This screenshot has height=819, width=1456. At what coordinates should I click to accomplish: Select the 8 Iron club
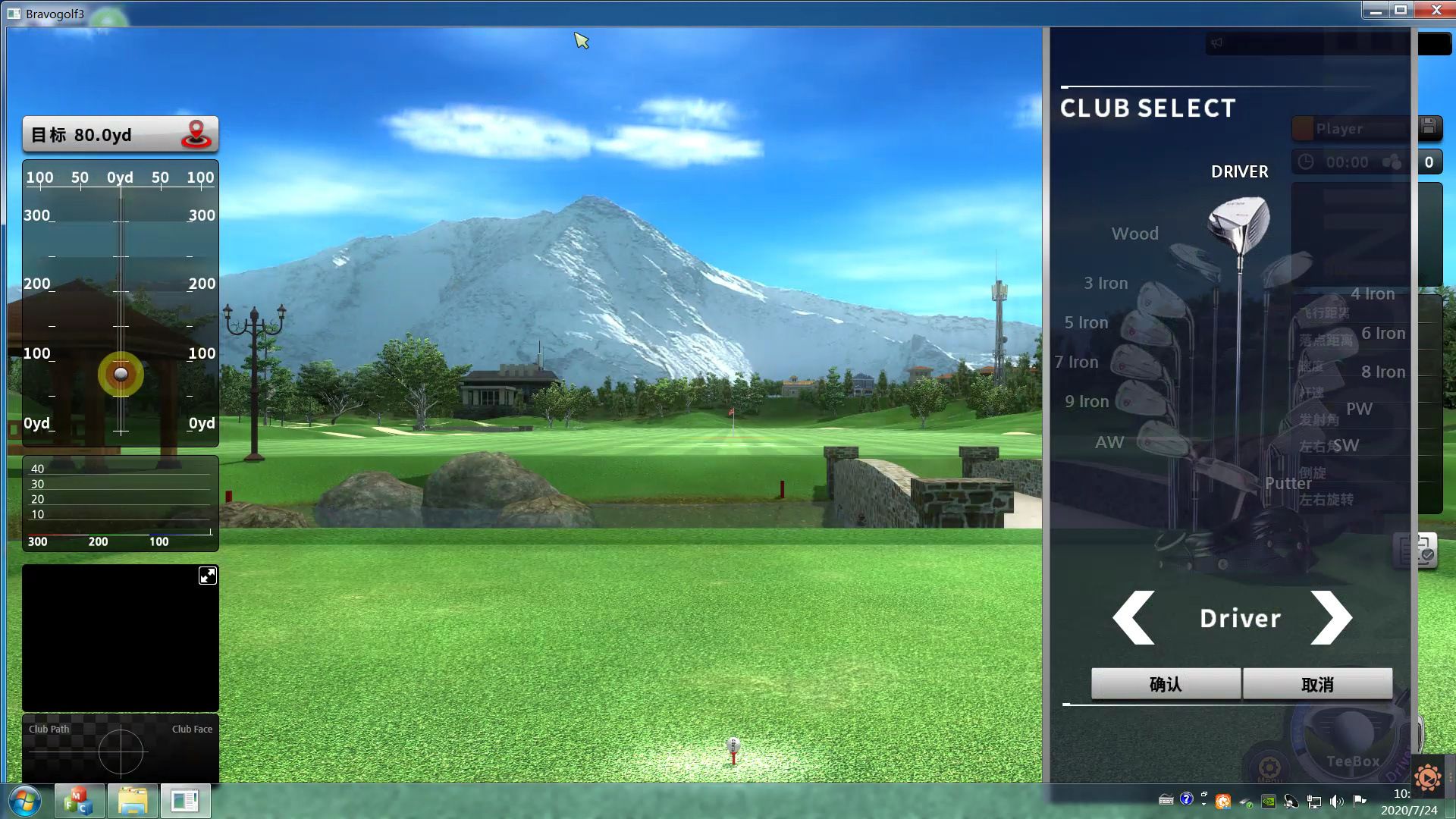(1383, 372)
